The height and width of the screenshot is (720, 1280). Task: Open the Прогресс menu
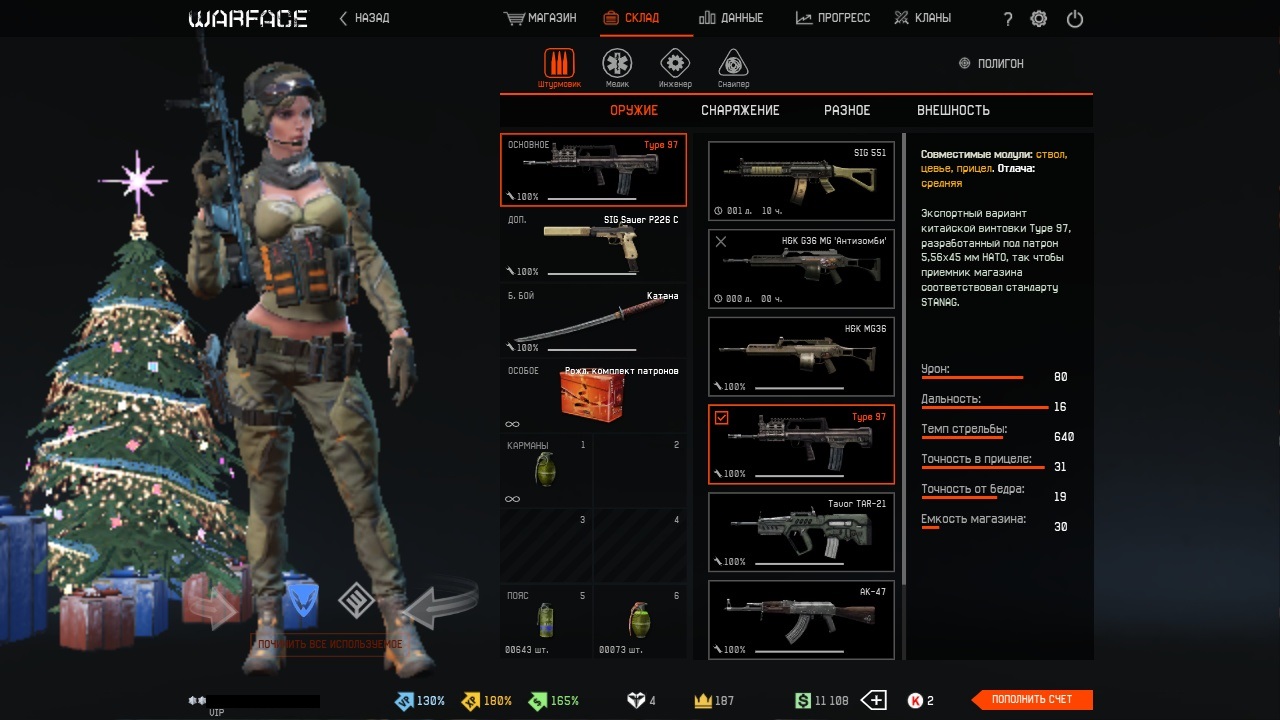tap(833, 18)
